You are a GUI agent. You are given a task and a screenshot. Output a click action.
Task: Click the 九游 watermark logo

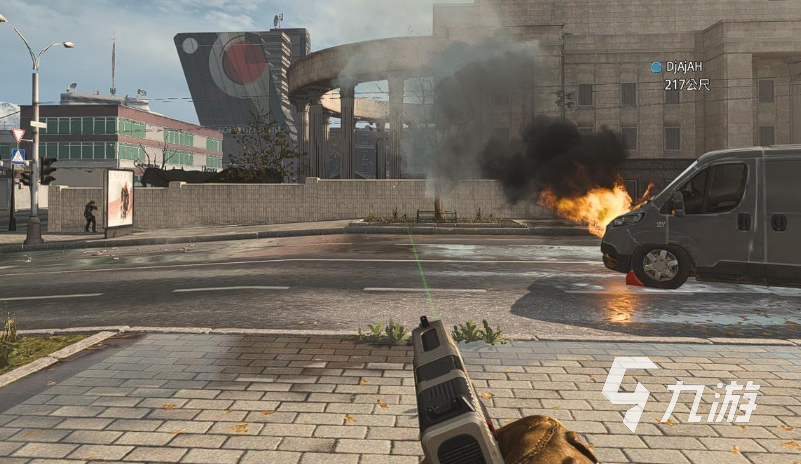point(680,393)
